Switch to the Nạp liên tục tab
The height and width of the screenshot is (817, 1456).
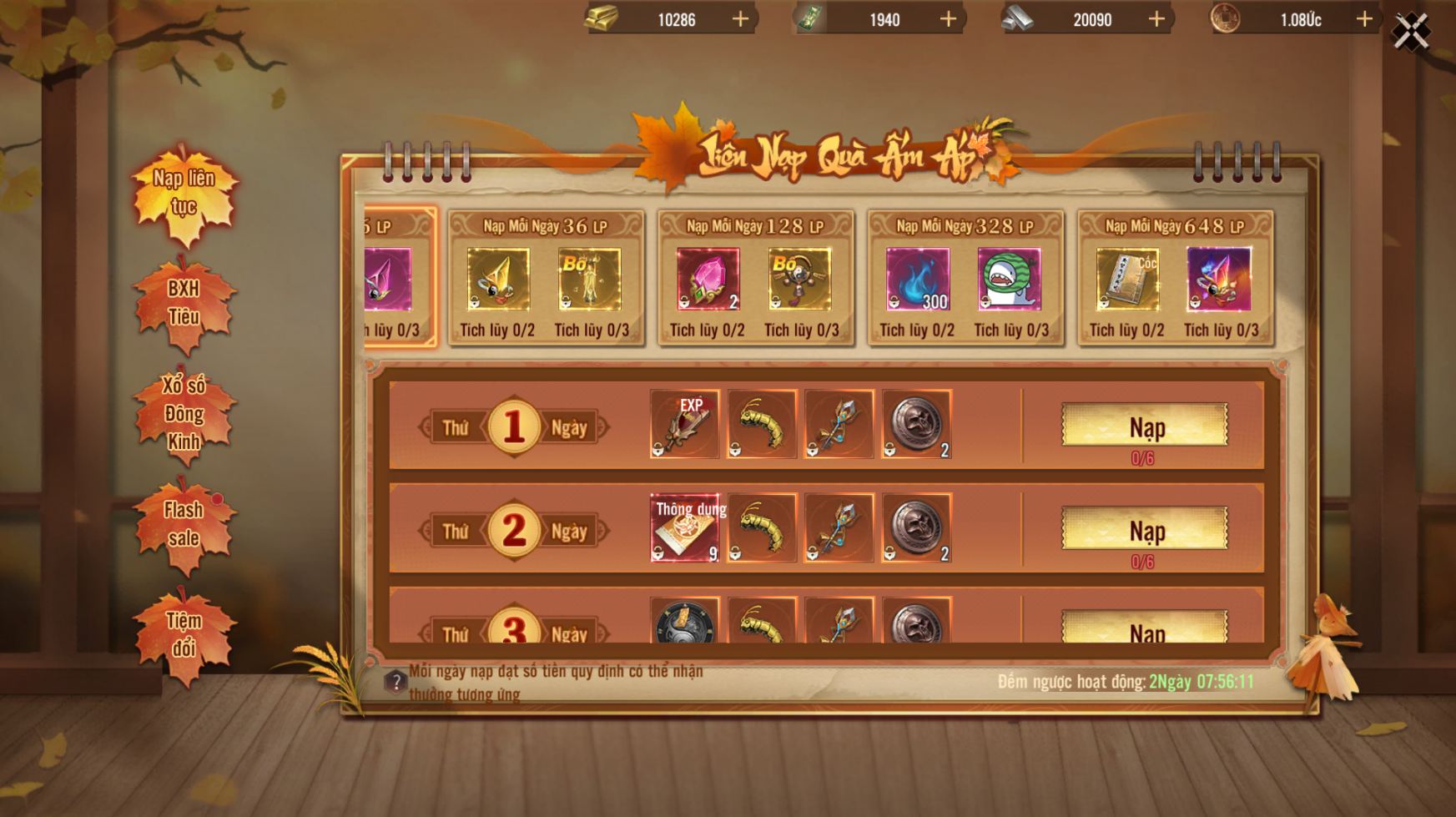(x=184, y=194)
